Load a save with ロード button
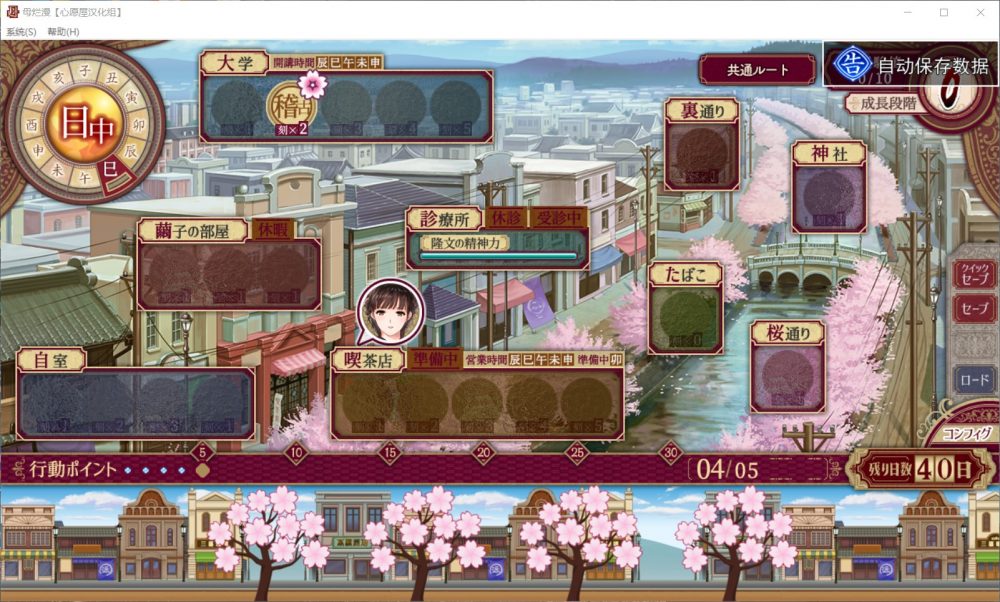The height and width of the screenshot is (602, 1000). 974,380
